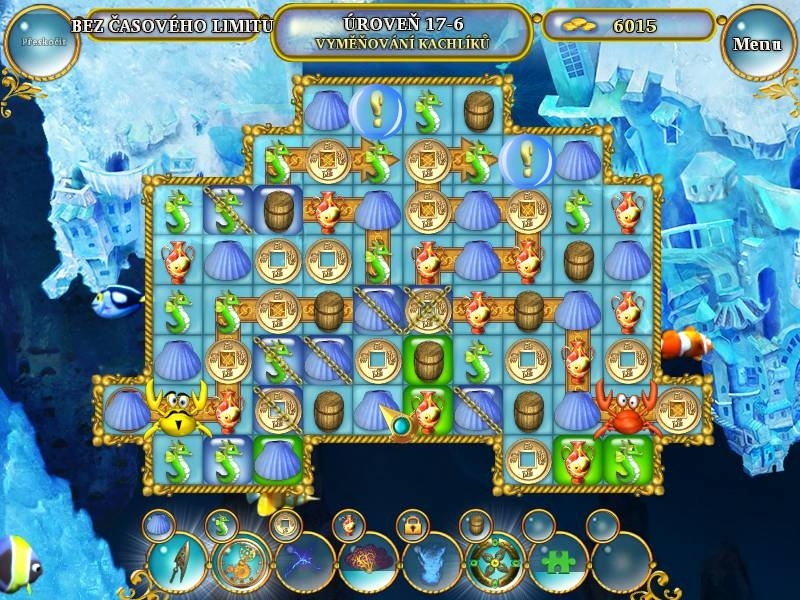Activate the ship wheel power-up
800x600 pixels.
[494, 562]
